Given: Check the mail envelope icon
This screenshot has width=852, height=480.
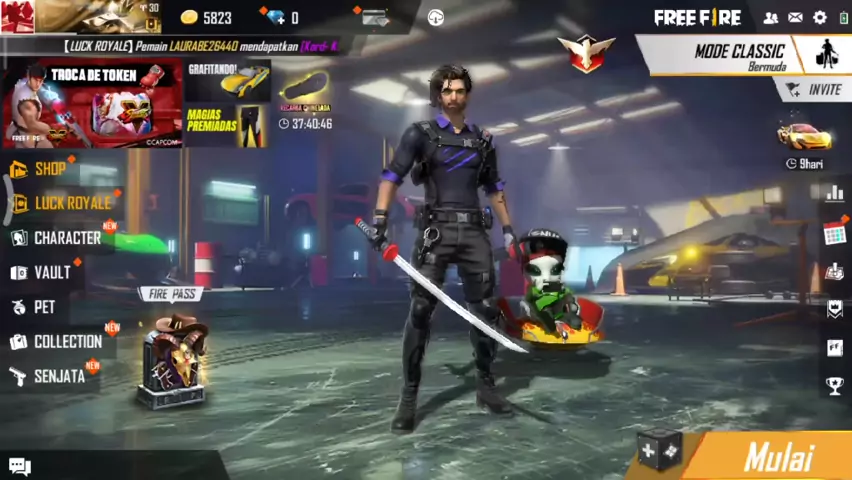Looking at the screenshot, I should [795, 18].
